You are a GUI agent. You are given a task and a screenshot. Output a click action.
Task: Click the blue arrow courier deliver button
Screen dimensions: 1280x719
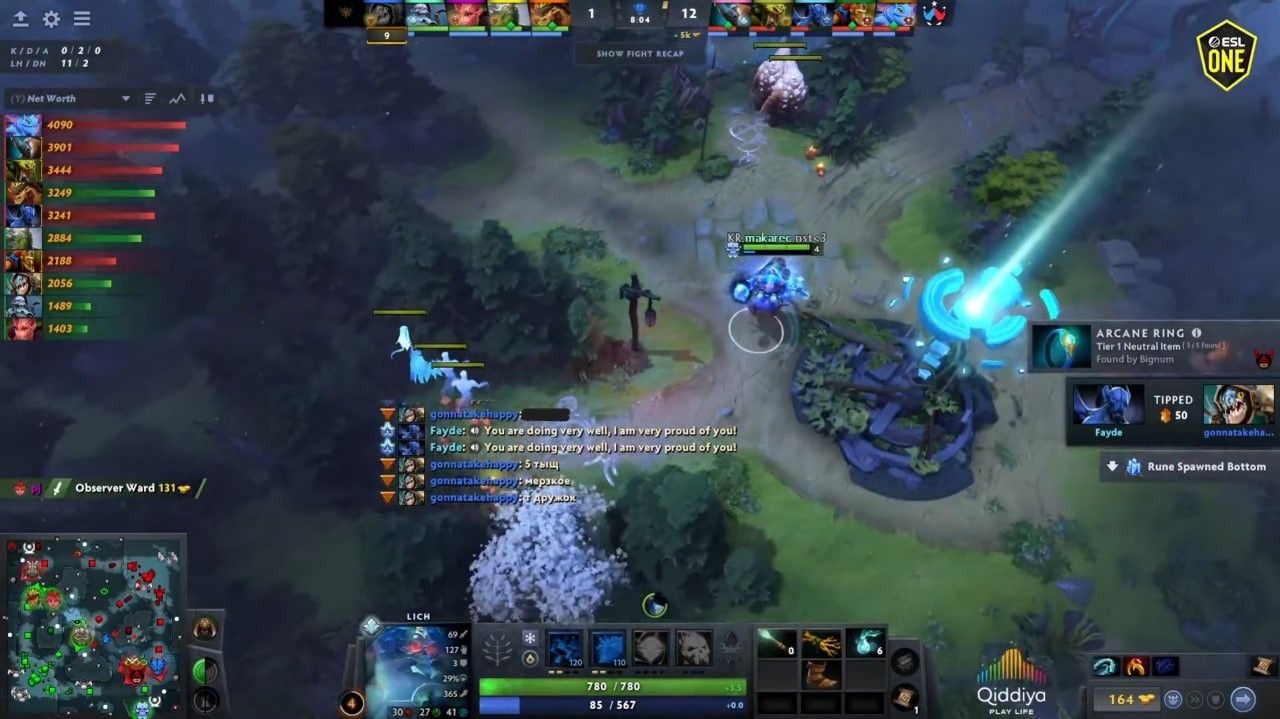[1243, 699]
